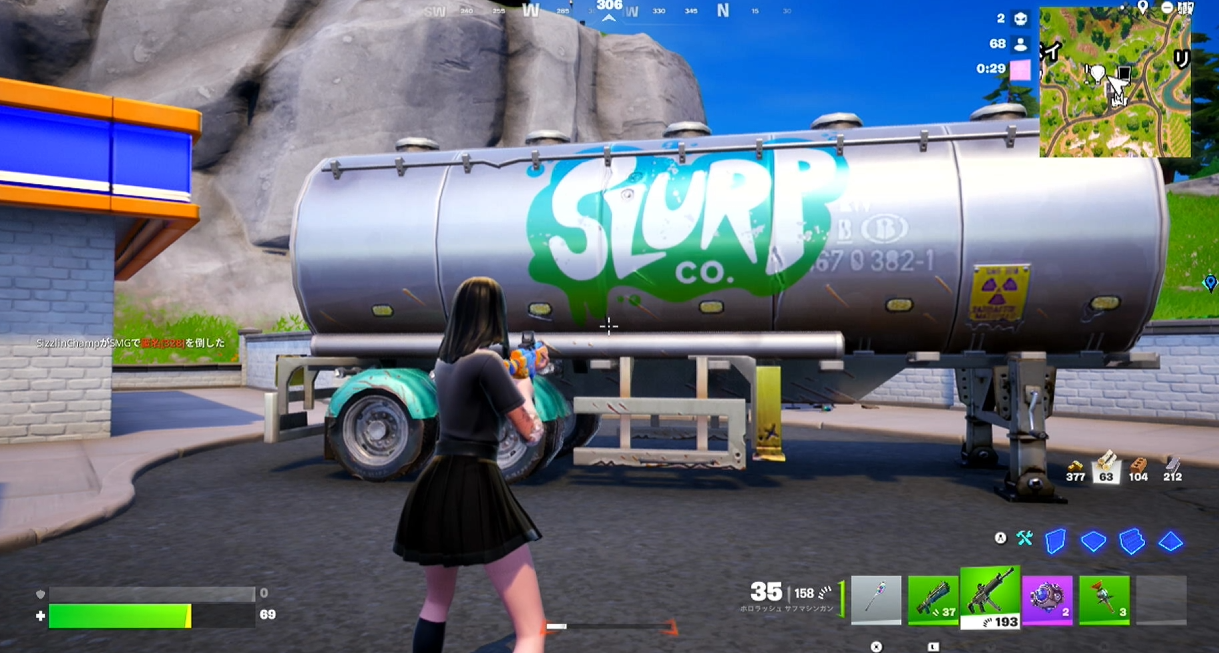
Task: Click the location pin icon above the minimap
Action: pyautogui.click(x=1143, y=6)
